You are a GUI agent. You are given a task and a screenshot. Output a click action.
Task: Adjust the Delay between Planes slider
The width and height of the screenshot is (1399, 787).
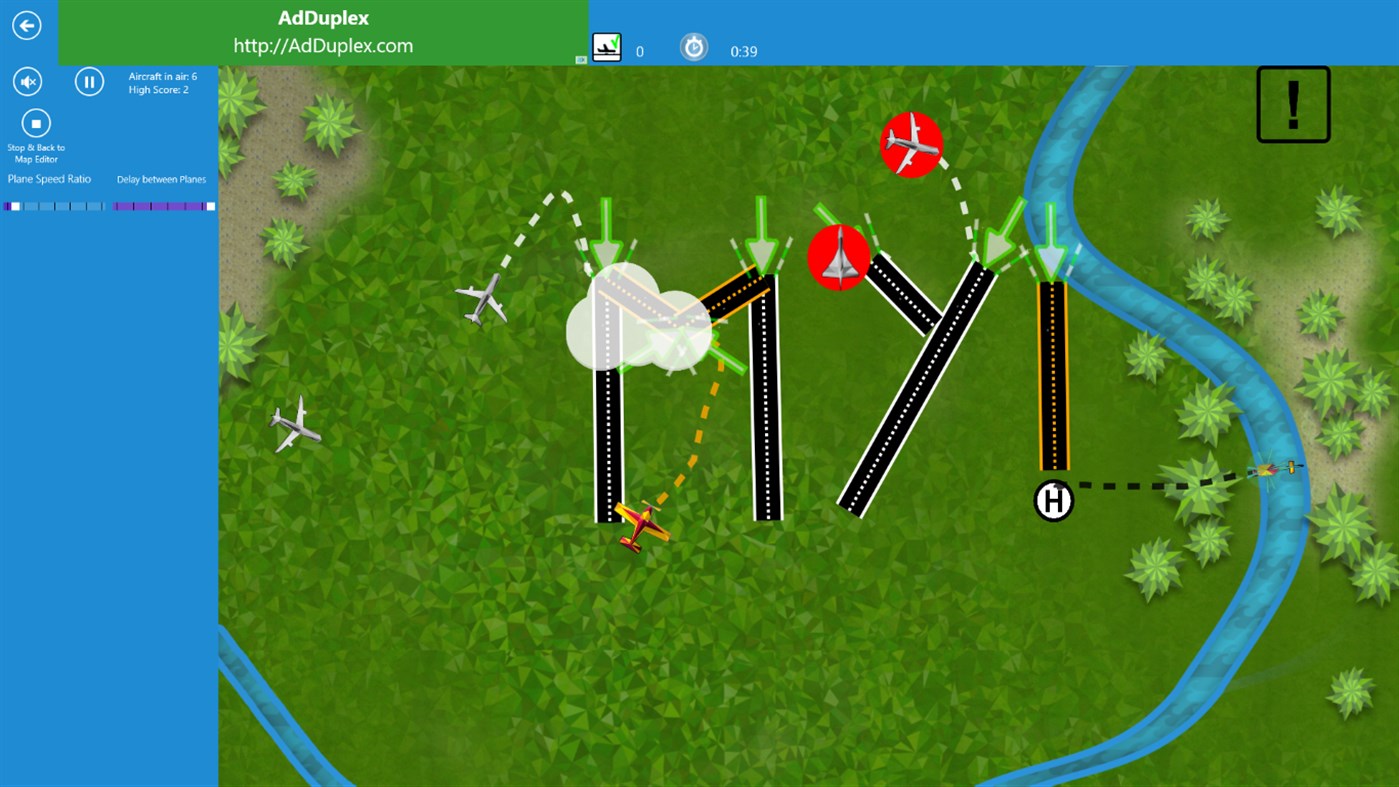tap(160, 206)
